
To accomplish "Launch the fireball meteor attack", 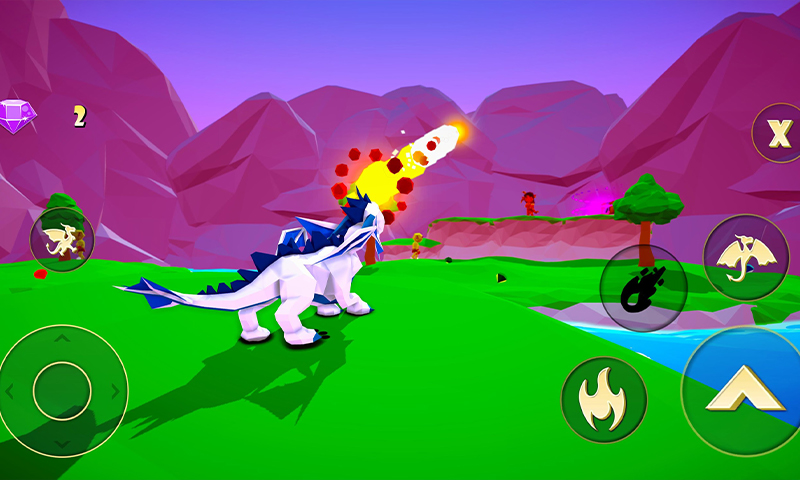I will point(642,288).
